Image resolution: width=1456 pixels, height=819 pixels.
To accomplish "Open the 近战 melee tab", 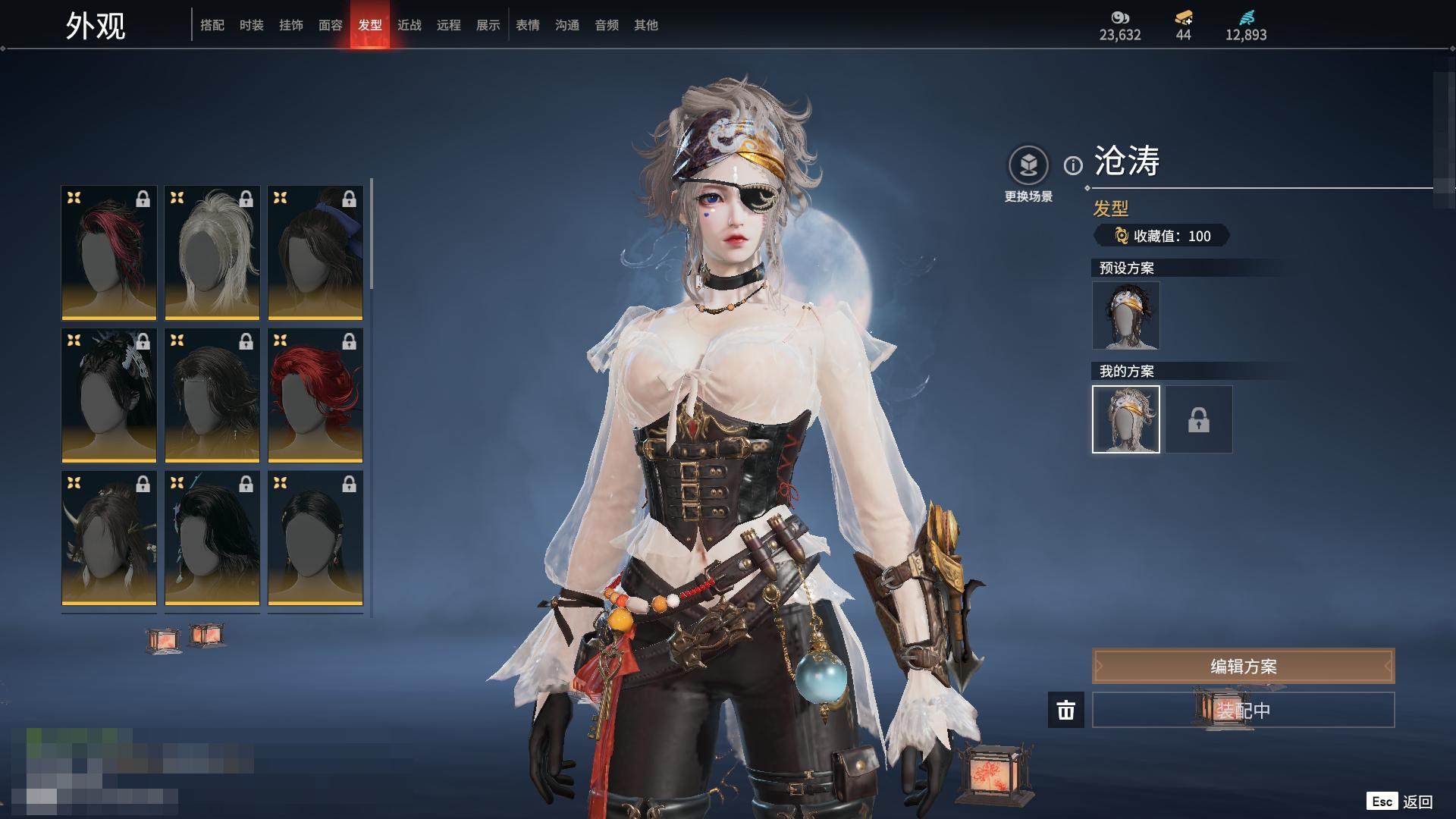I will pos(409,25).
